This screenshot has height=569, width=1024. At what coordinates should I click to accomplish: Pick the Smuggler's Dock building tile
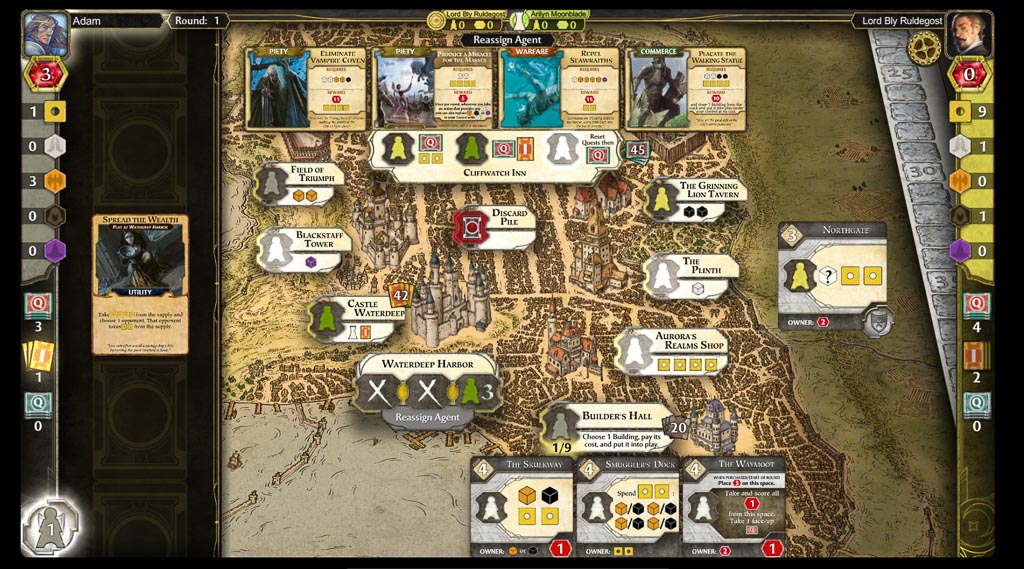pyautogui.click(x=627, y=506)
